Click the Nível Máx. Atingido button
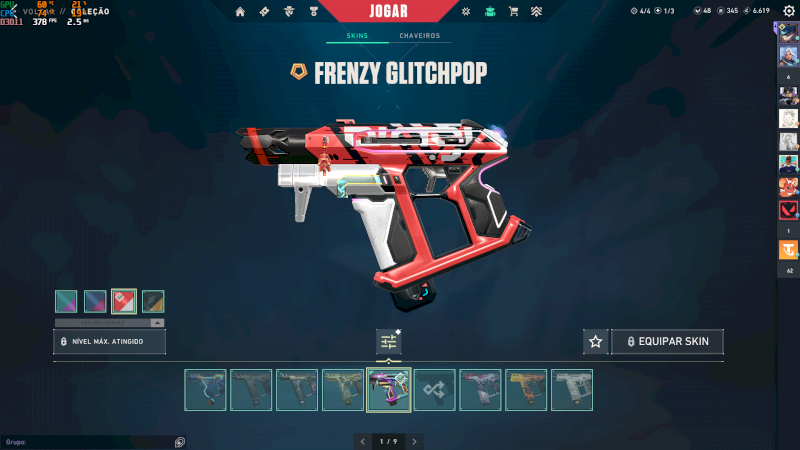 [109, 342]
